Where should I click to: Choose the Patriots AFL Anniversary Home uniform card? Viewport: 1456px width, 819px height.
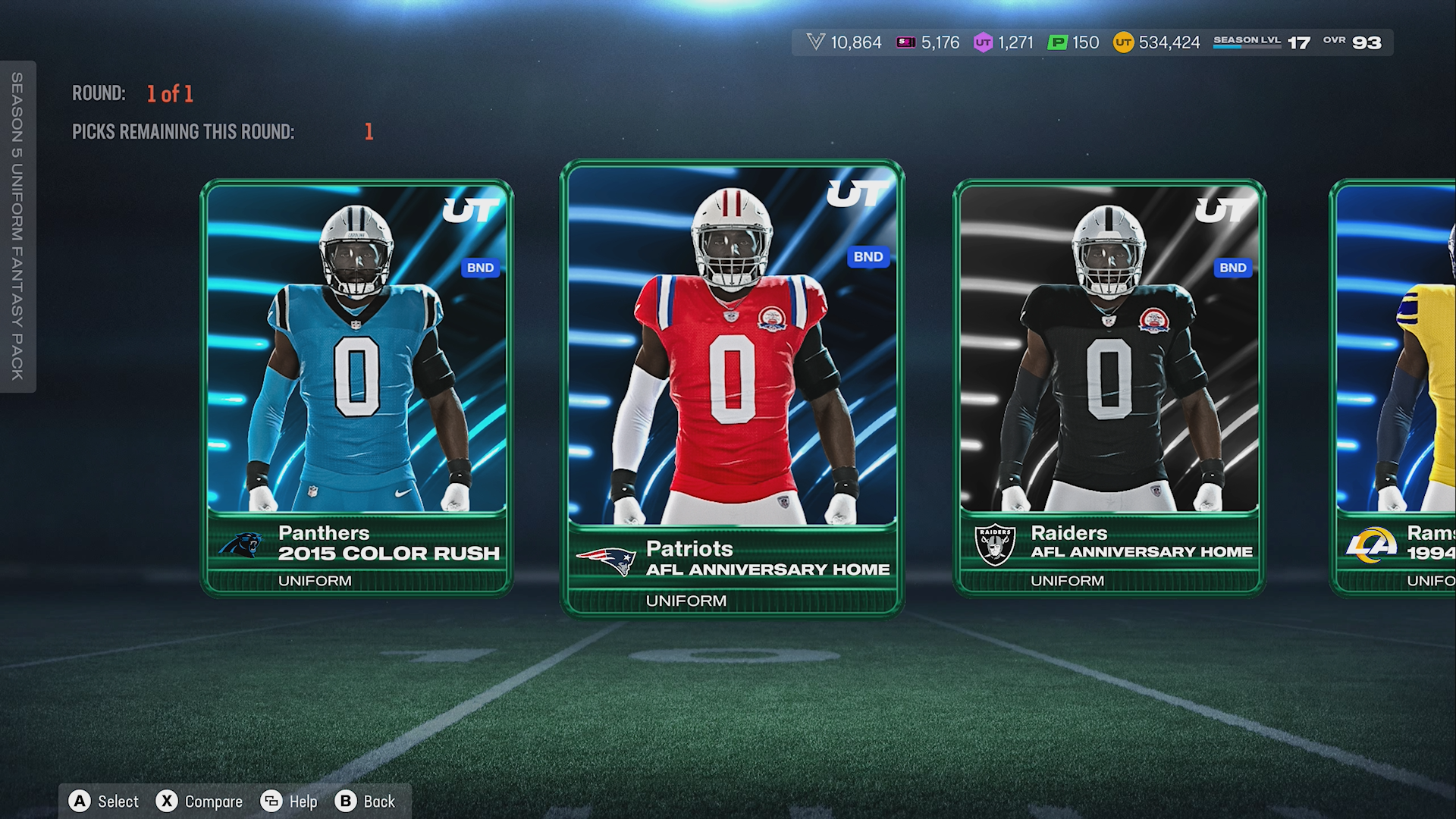click(732, 387)
